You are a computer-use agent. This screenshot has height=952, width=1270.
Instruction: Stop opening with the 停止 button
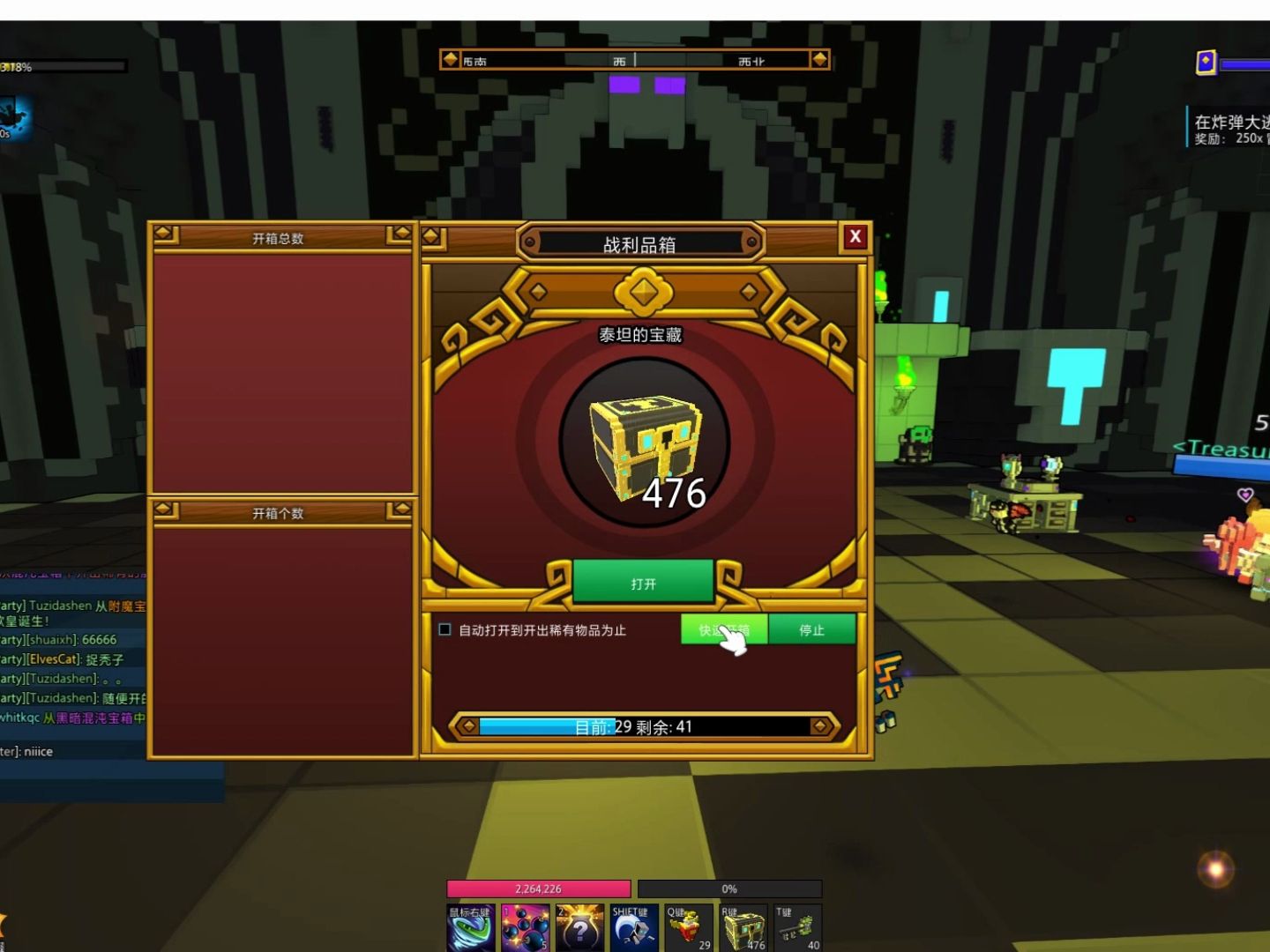pos(811,629)
